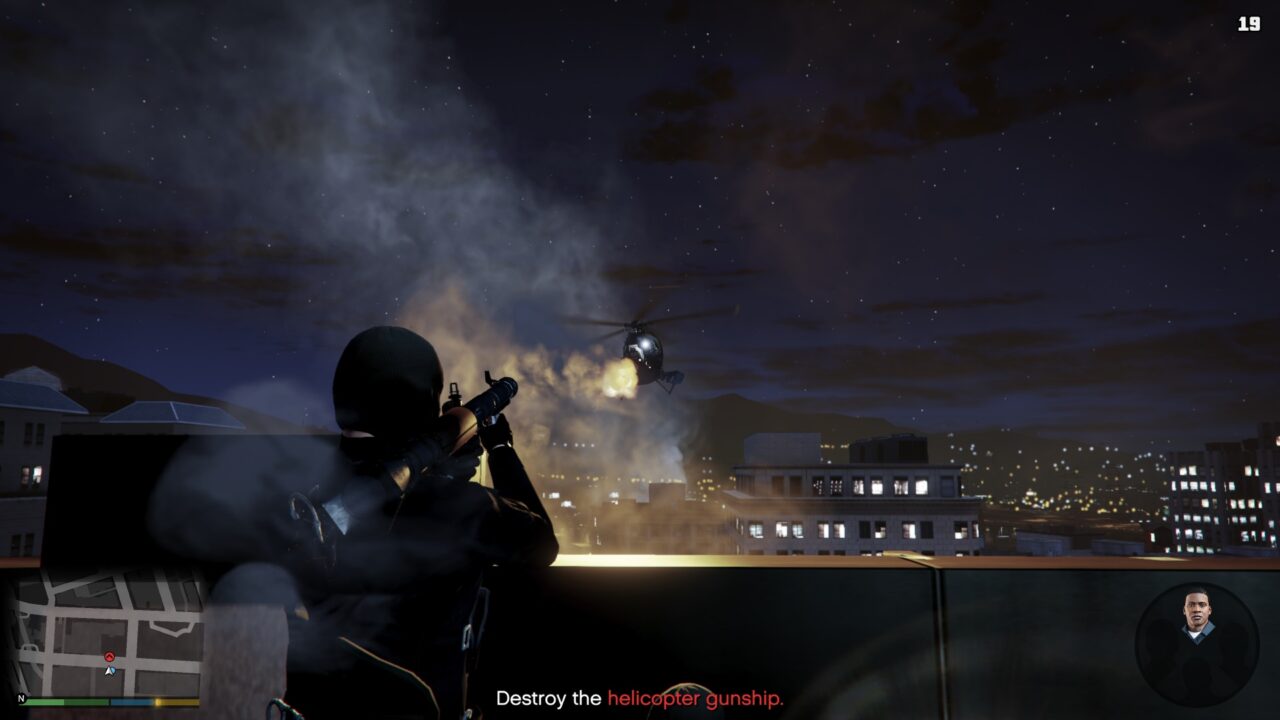Click the empty character wheel slot left of Franklin
The height and width of the screenshot is (720, 1280).
1162,649
